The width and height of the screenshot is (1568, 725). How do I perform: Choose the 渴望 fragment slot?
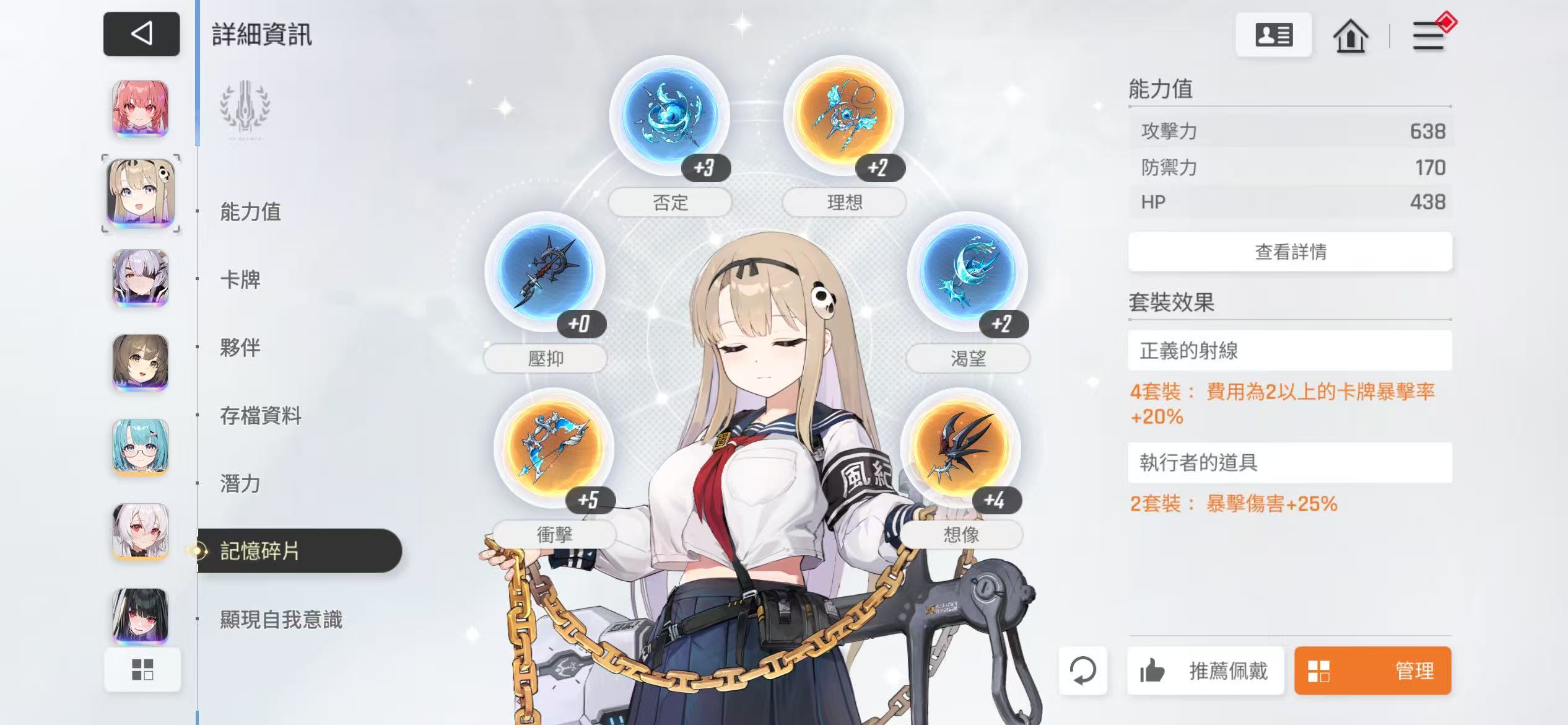click(x=967, y=272)
